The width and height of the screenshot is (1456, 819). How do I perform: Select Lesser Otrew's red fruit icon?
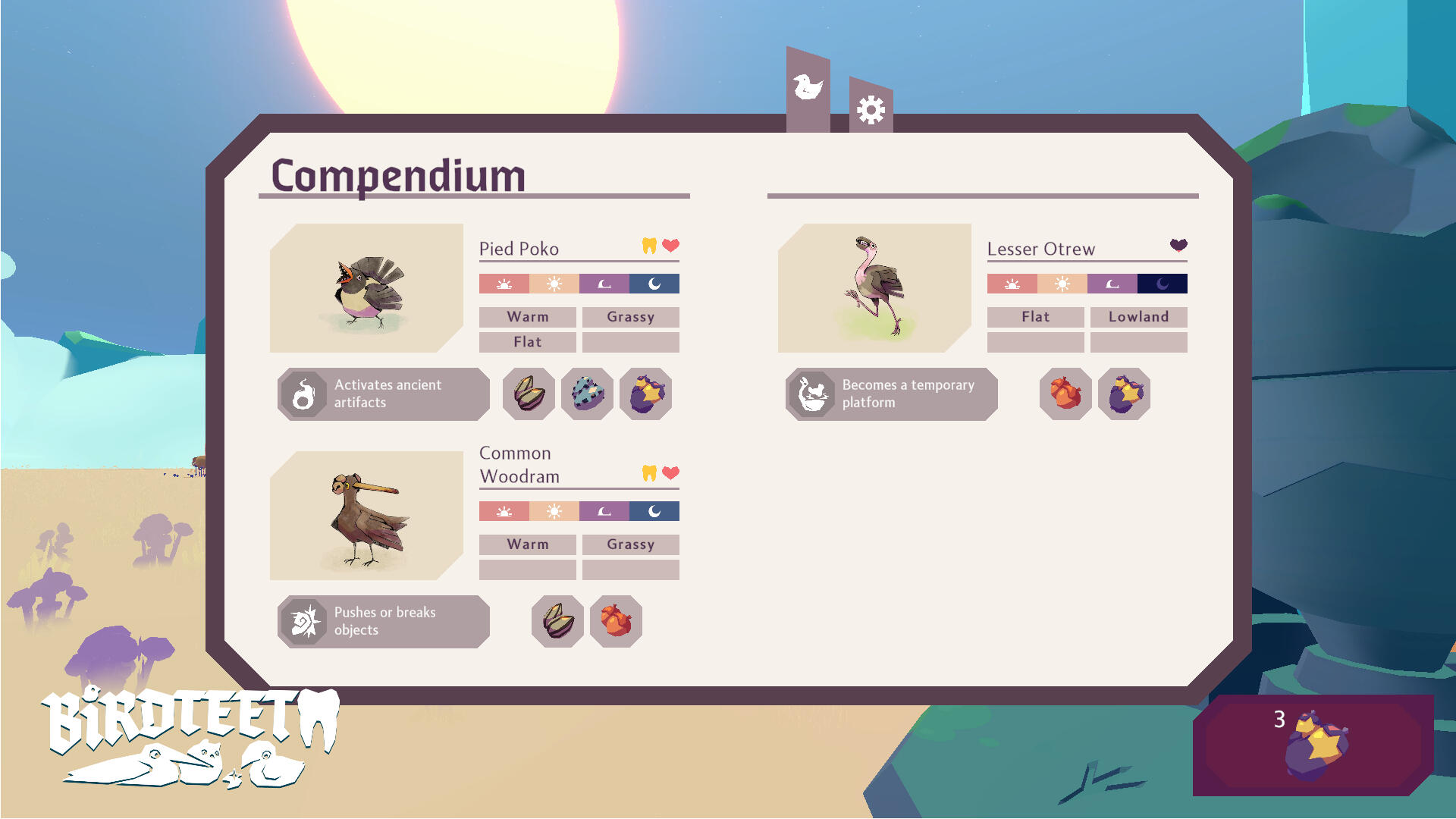coord(1065,394)
